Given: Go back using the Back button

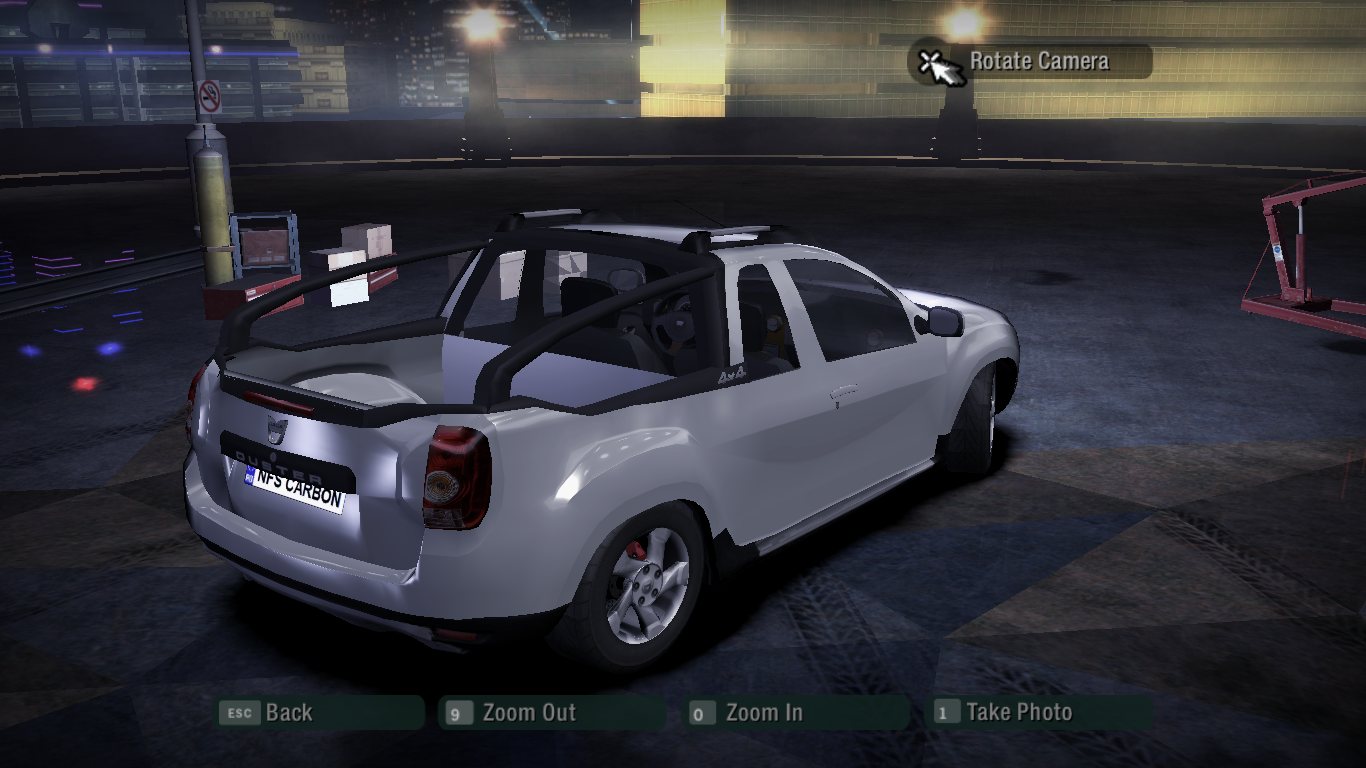Looking at the screenshot, I should pos(320,713).
